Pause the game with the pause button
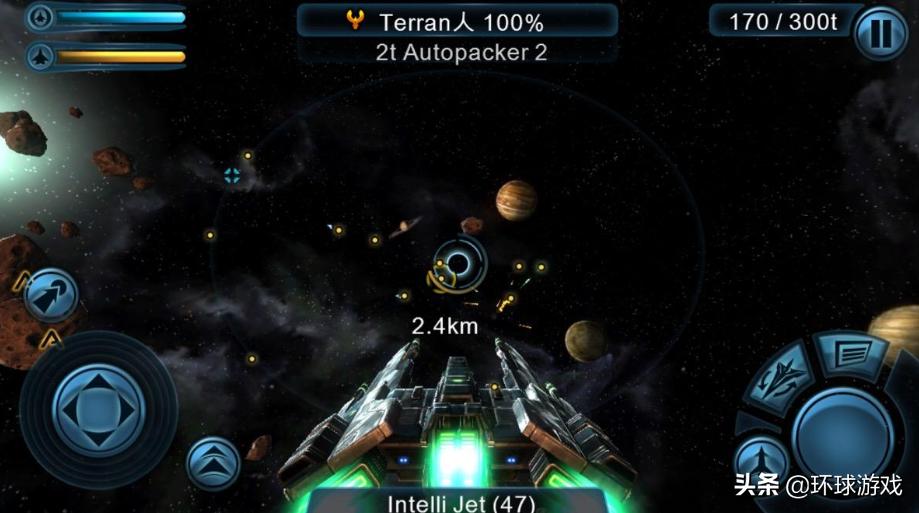The width and height of the screenshot is (919, 513). [x=881, y=35]
